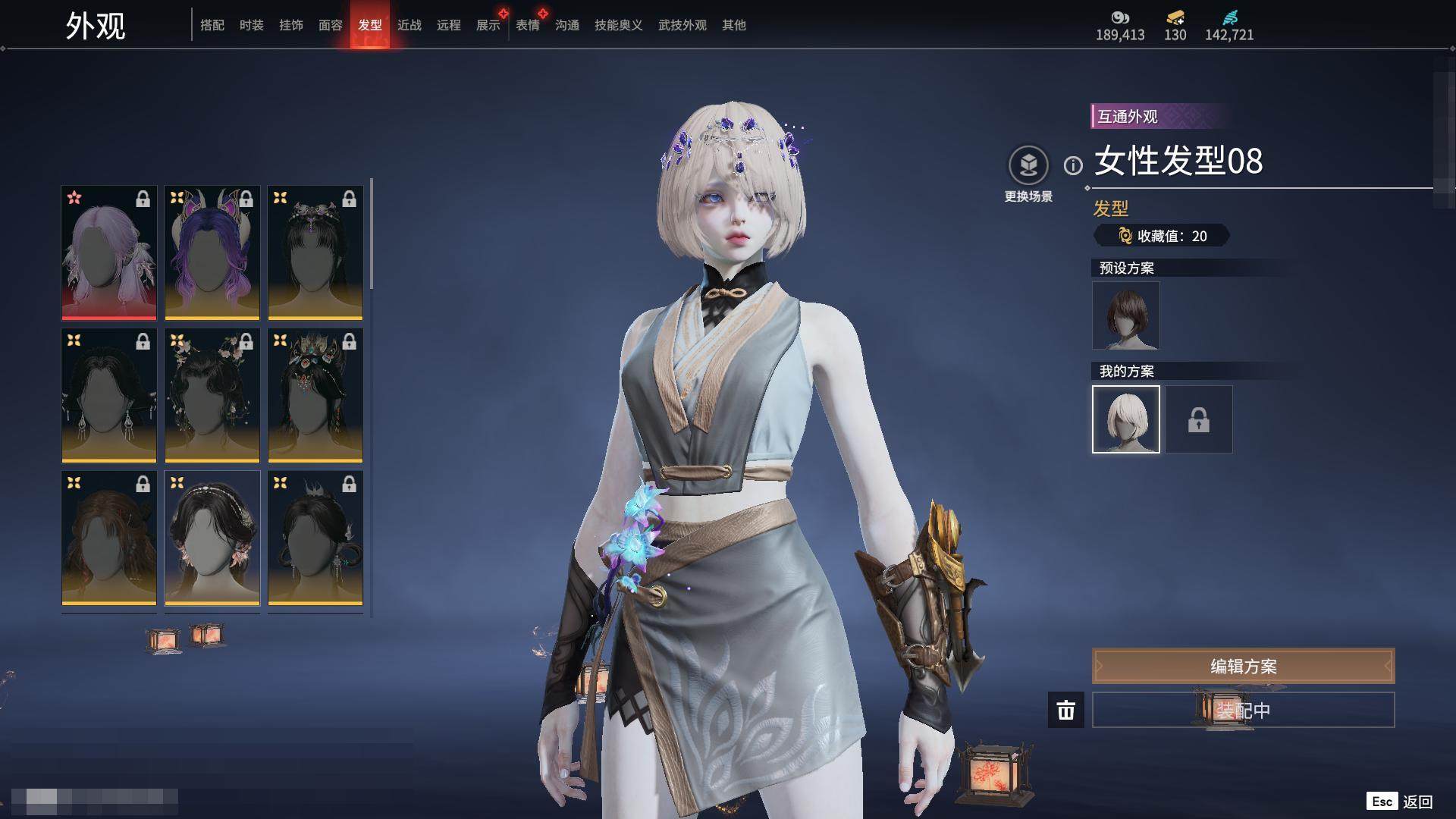Viewport: 1456px width, 819px height.
Task: Open the 近战 melee tab
Action: tap(409, 25)
